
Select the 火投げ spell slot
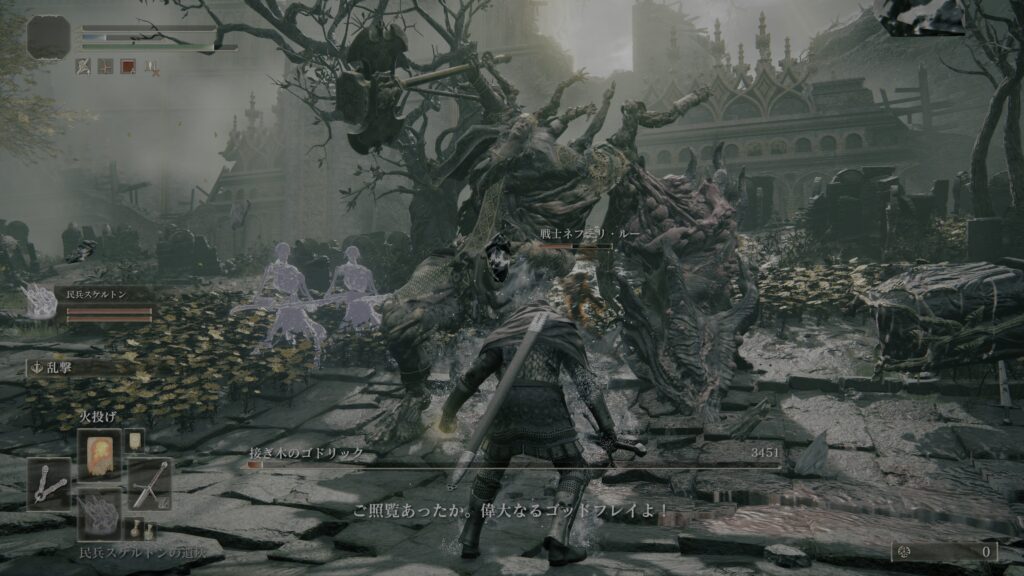click(99, 454)
